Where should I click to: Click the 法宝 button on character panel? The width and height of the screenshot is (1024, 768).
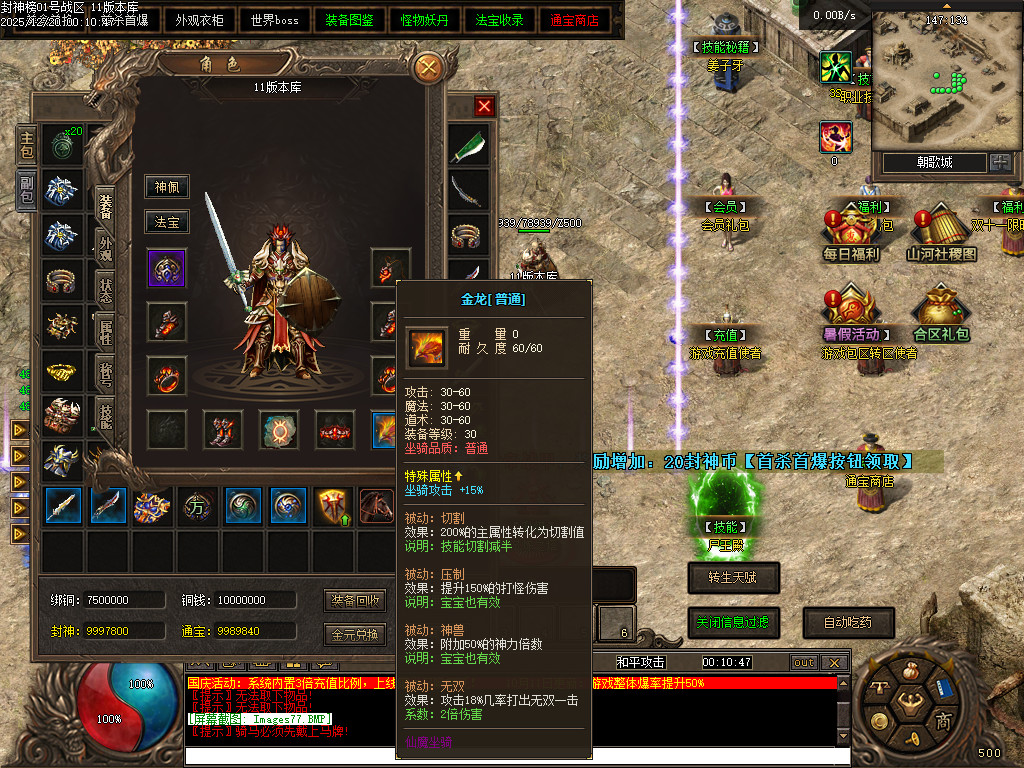tap(166, 222)
